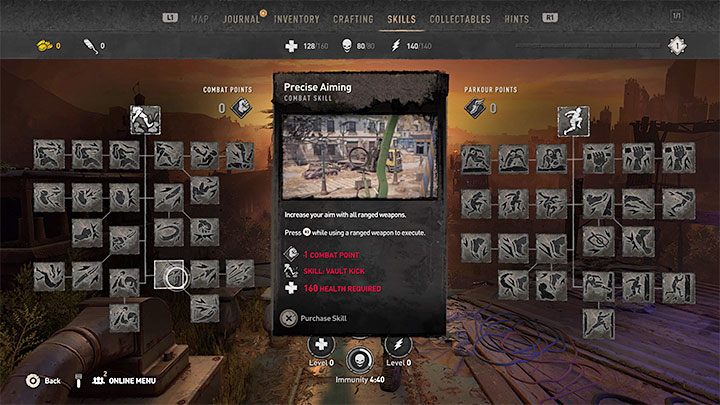Click the Immunity skull icon

[358, 361]
